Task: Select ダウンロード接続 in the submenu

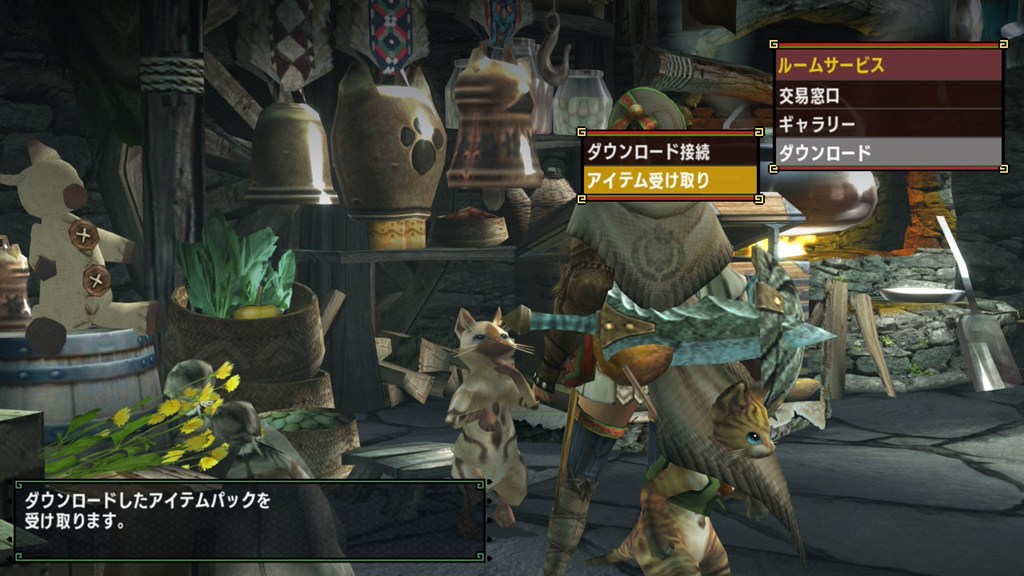Action: pyautogui.click(x=670, y=152)
